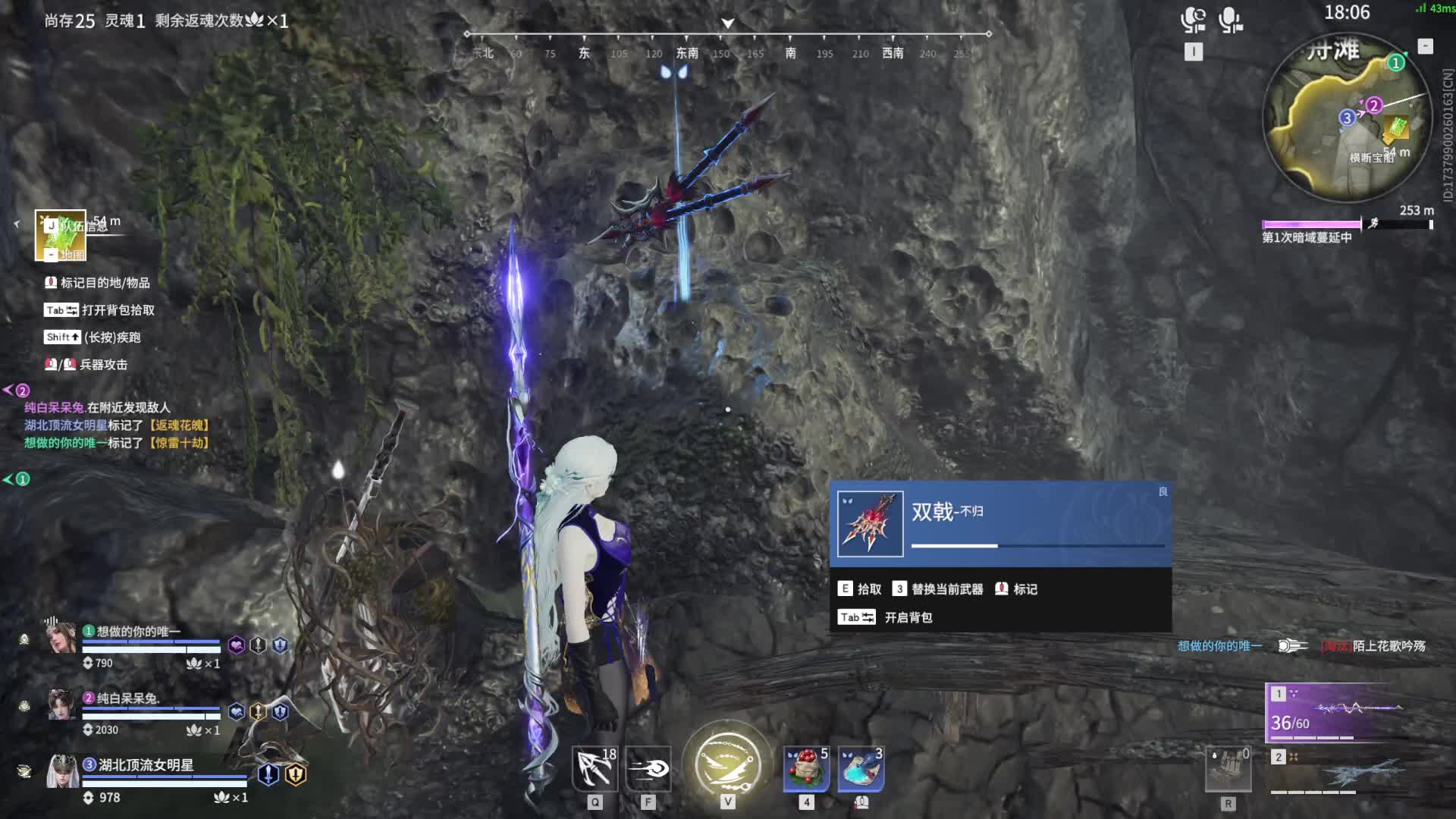This screenshot has height=819, width=1456.
Task: Use the blue armor powder item
Action: pos(861,768)
